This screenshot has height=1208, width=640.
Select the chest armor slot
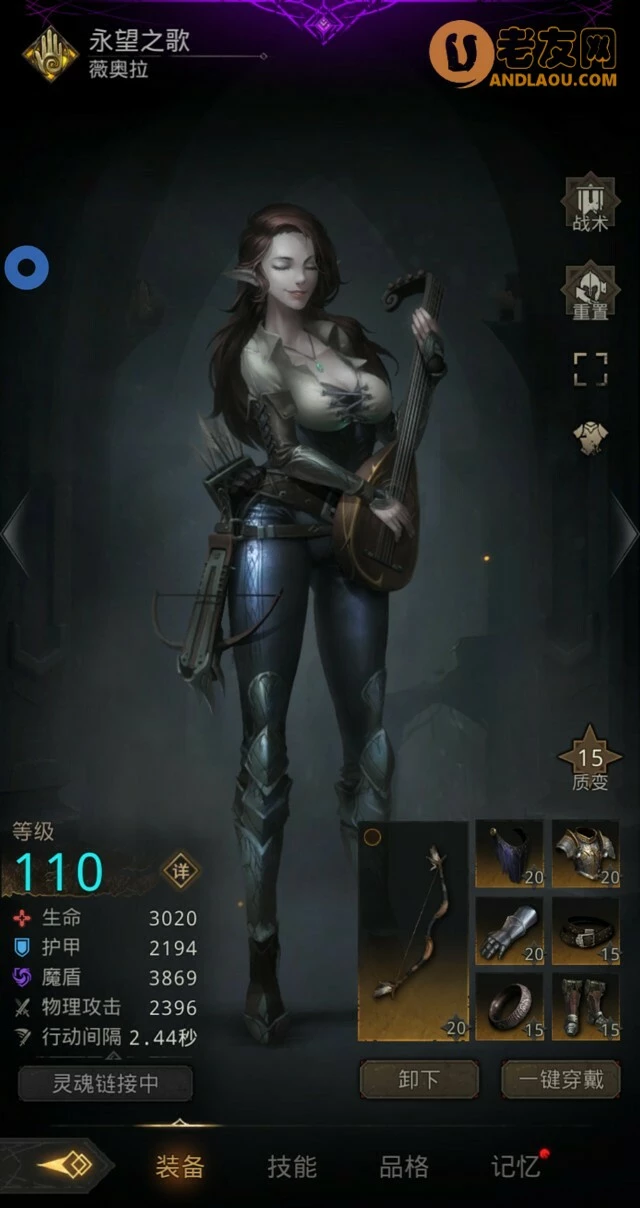pyautogui.click(x=587, y=854)
